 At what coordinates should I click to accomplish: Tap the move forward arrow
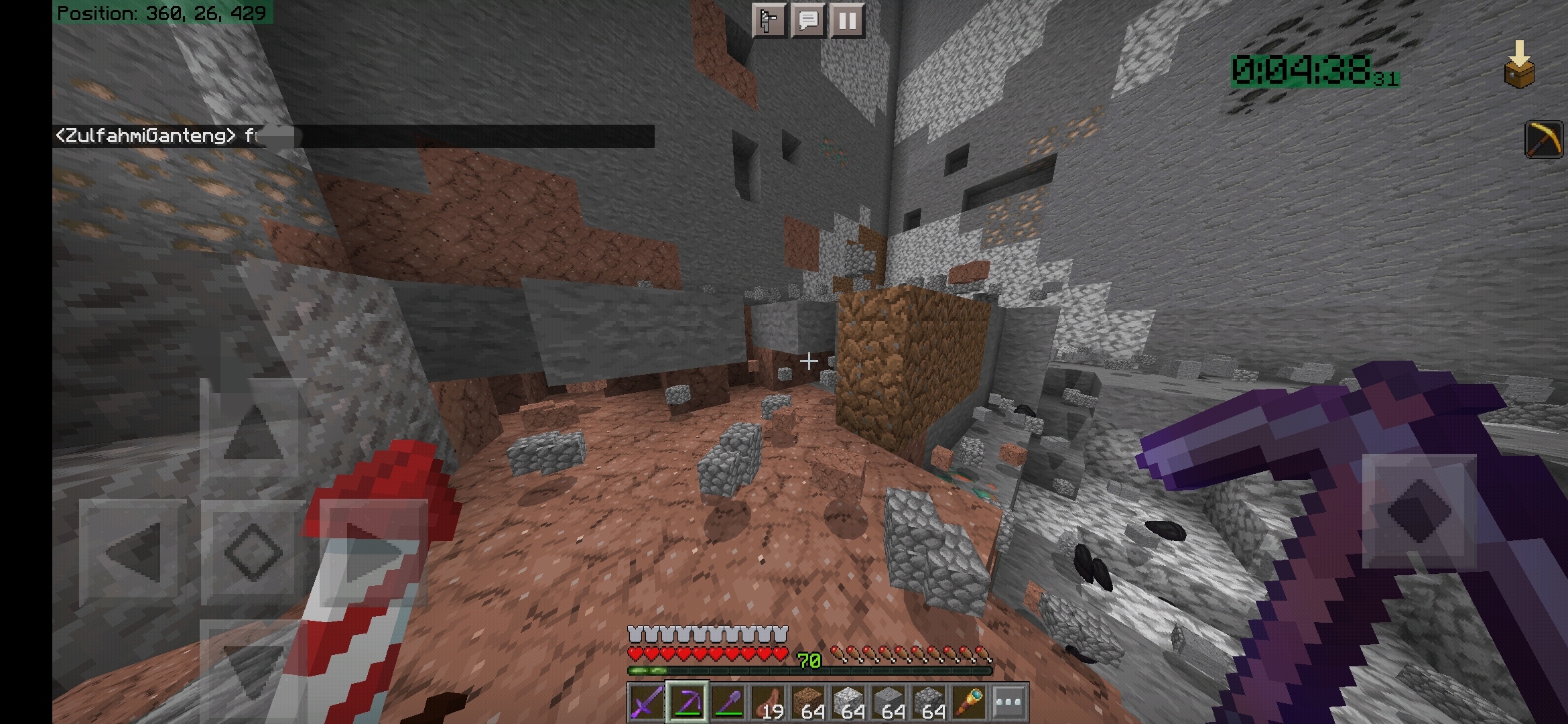click(x=253, y=429)
